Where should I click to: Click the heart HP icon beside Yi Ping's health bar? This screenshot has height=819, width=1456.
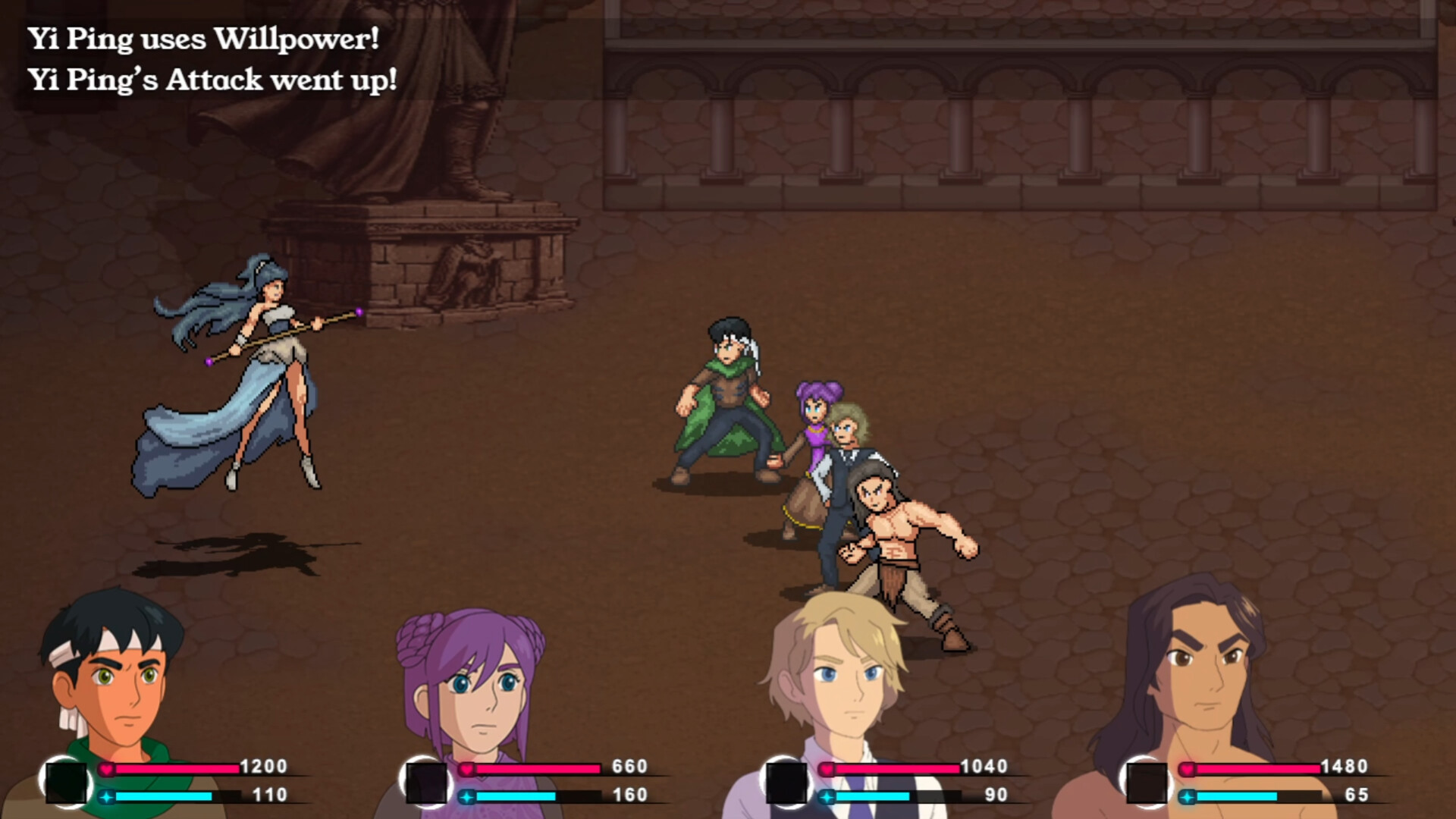106,767
